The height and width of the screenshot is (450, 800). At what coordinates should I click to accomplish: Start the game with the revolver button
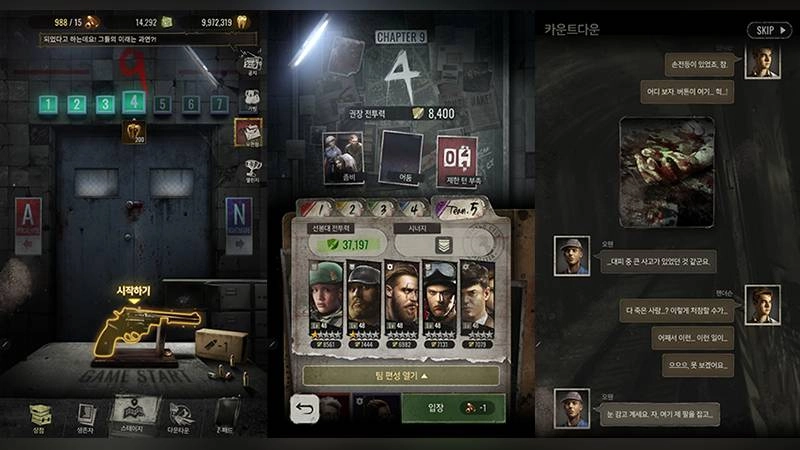[x=133, y=334]
